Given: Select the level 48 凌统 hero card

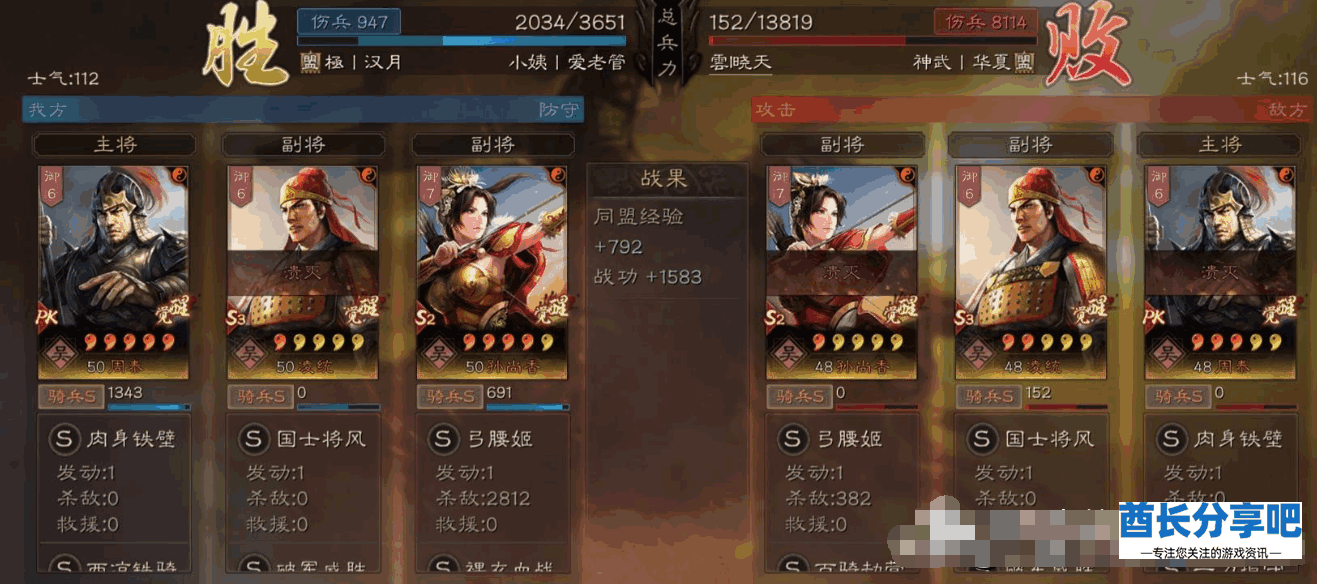Looking at the screenshot, I should (x=1030, y=271).
